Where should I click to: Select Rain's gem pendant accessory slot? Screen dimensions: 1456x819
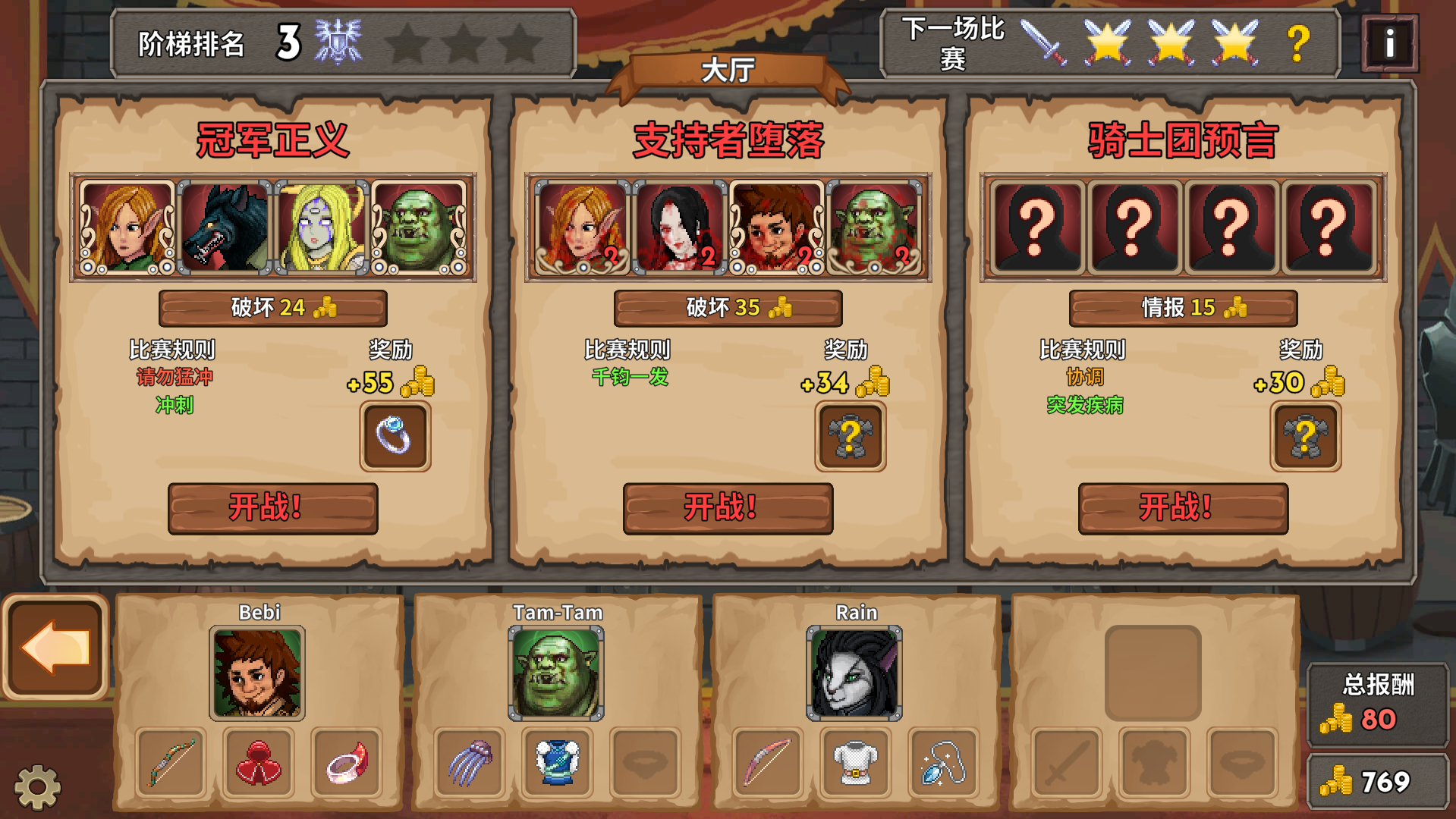point(942,763)
